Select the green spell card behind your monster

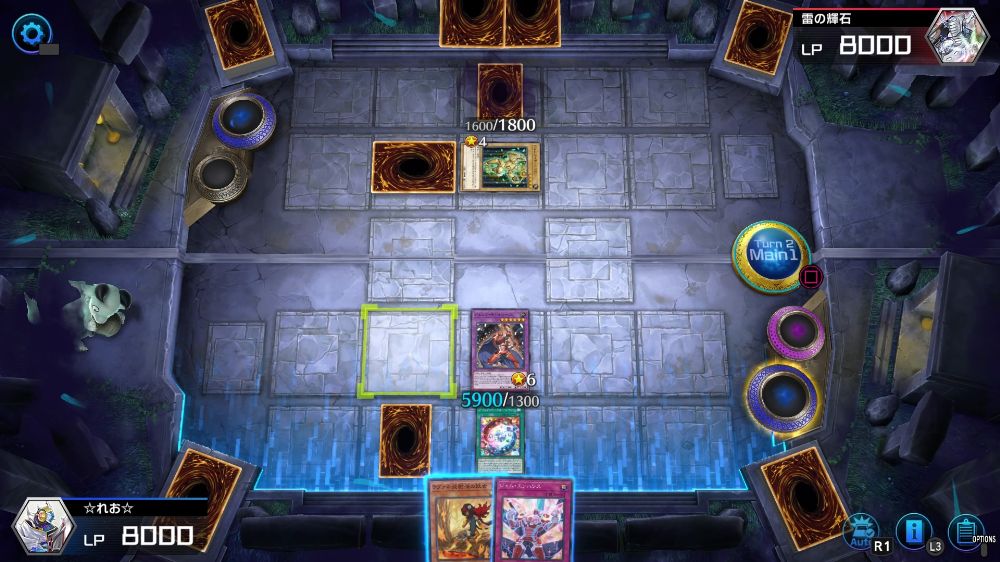[499, 437]
